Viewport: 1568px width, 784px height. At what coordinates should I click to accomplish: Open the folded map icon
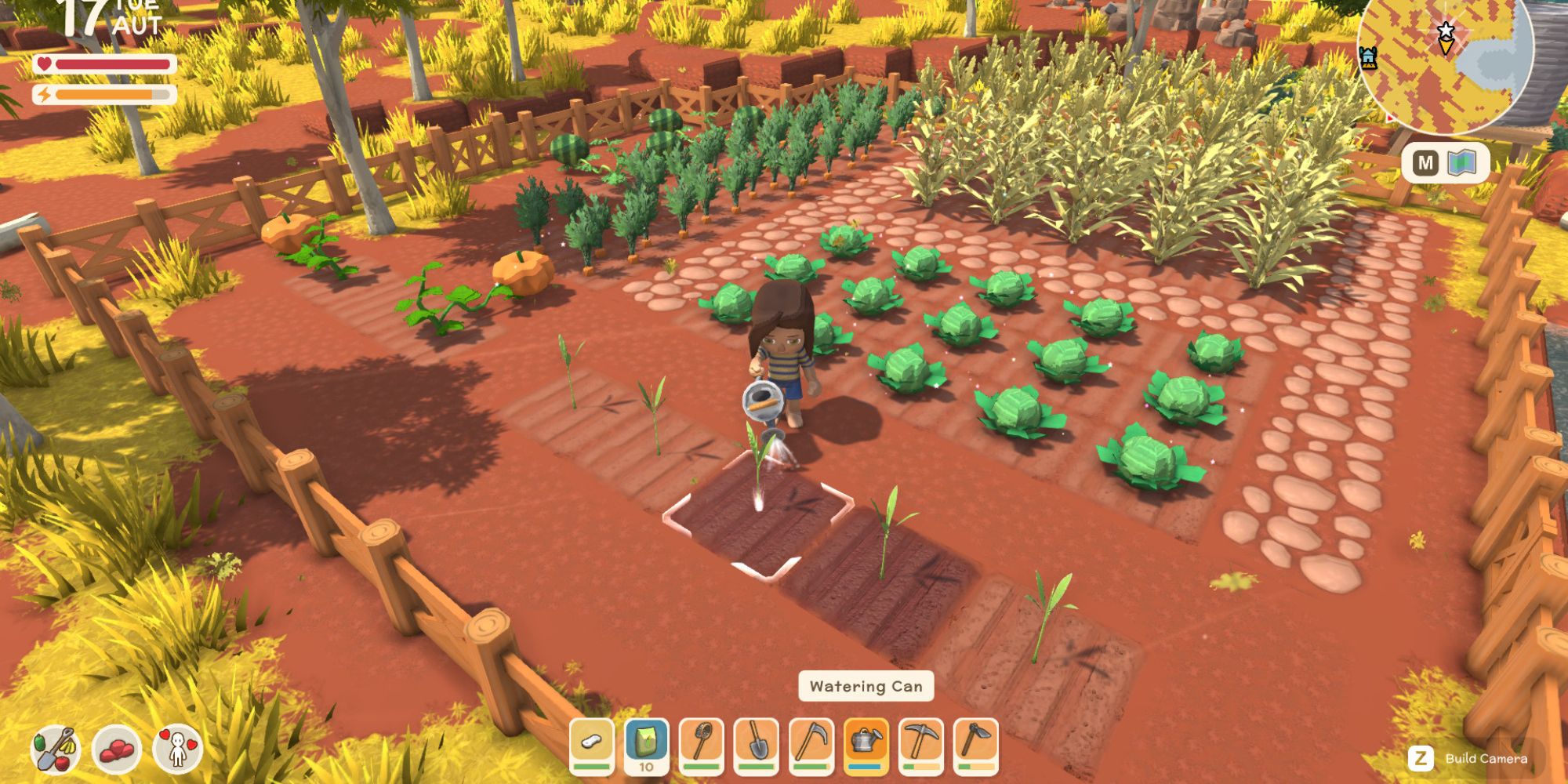tap(1462, 163)
